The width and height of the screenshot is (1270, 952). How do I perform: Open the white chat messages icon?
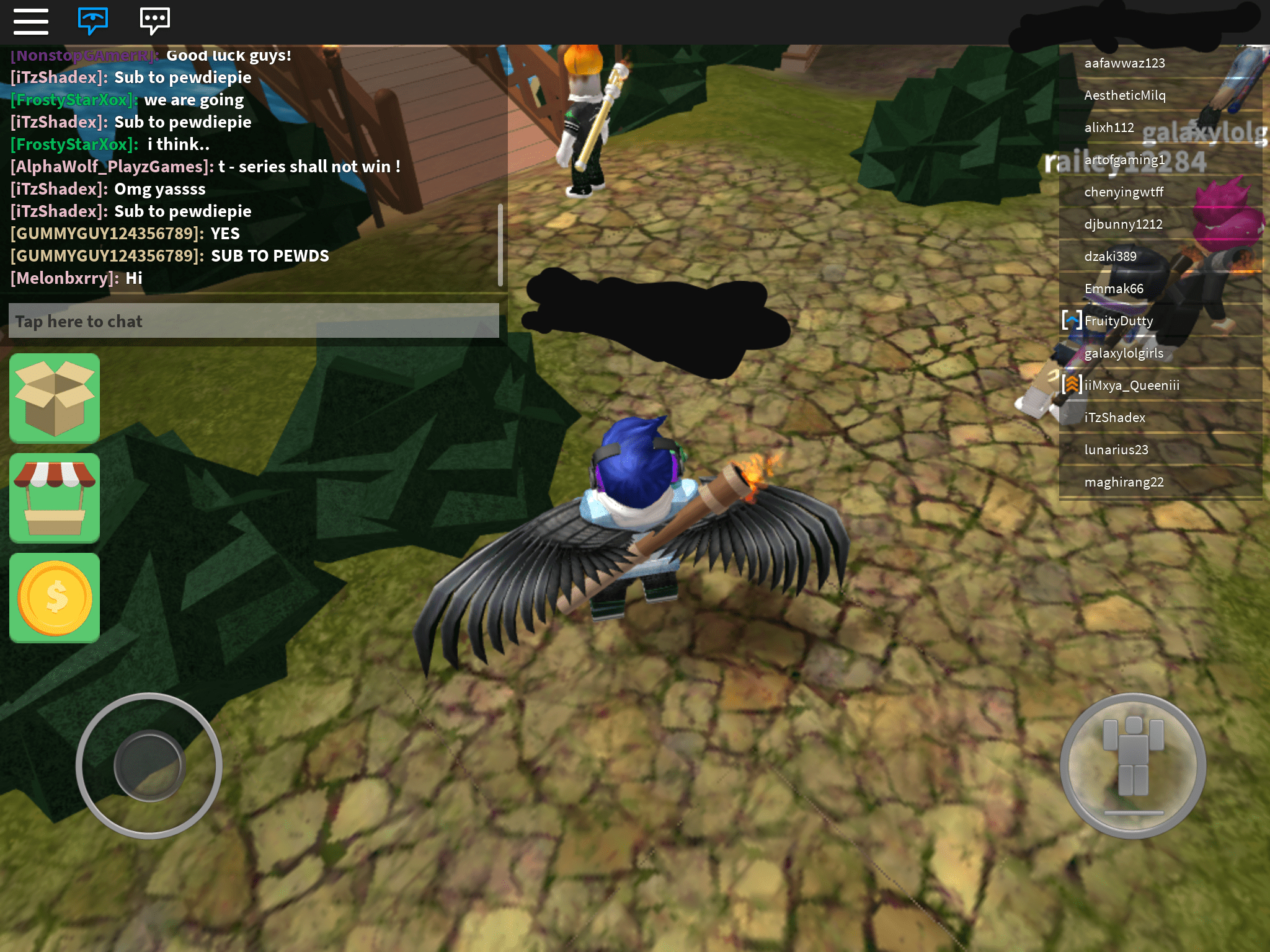[154, 22]
